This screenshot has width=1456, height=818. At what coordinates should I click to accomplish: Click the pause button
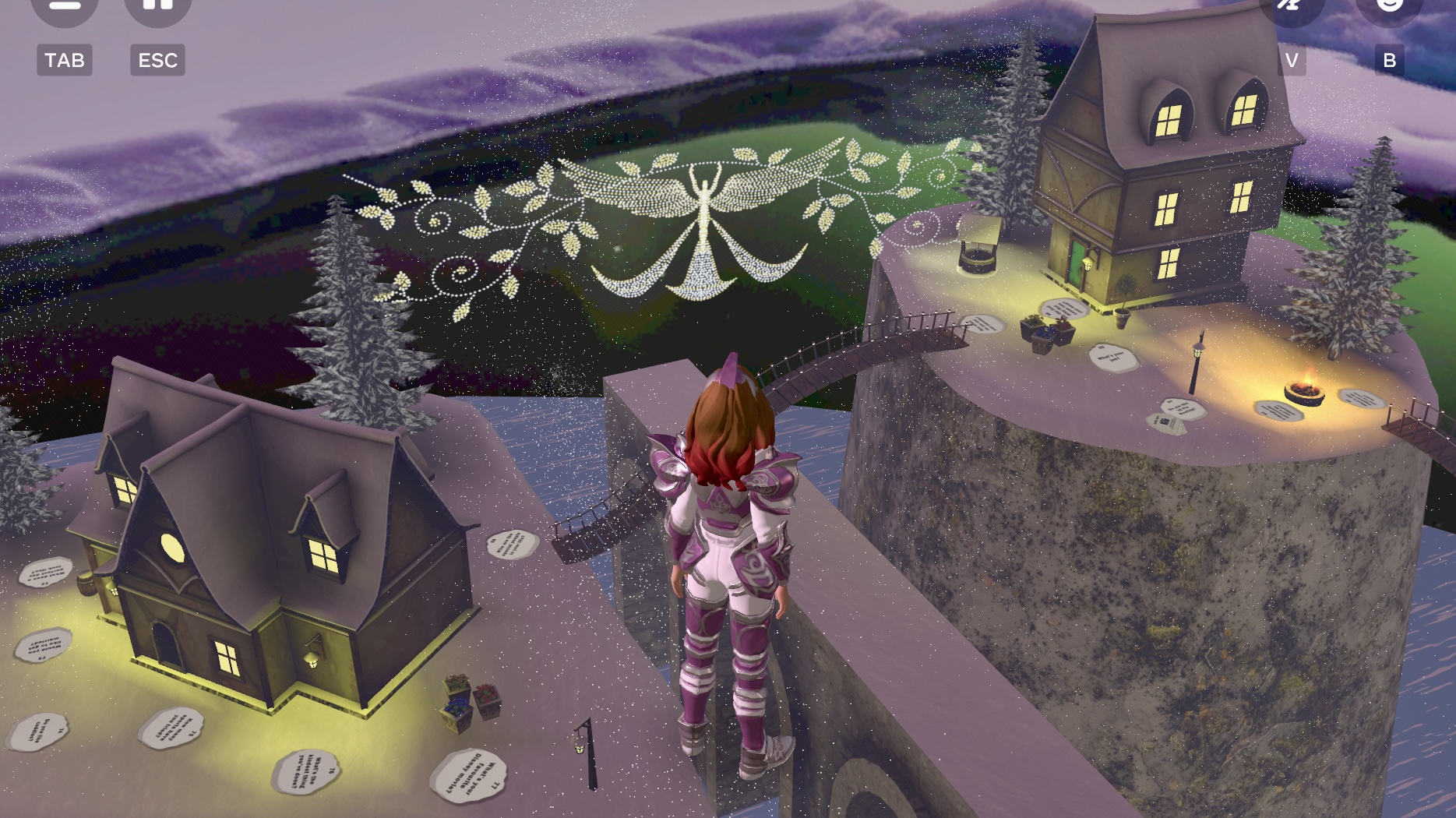(157, 6)
